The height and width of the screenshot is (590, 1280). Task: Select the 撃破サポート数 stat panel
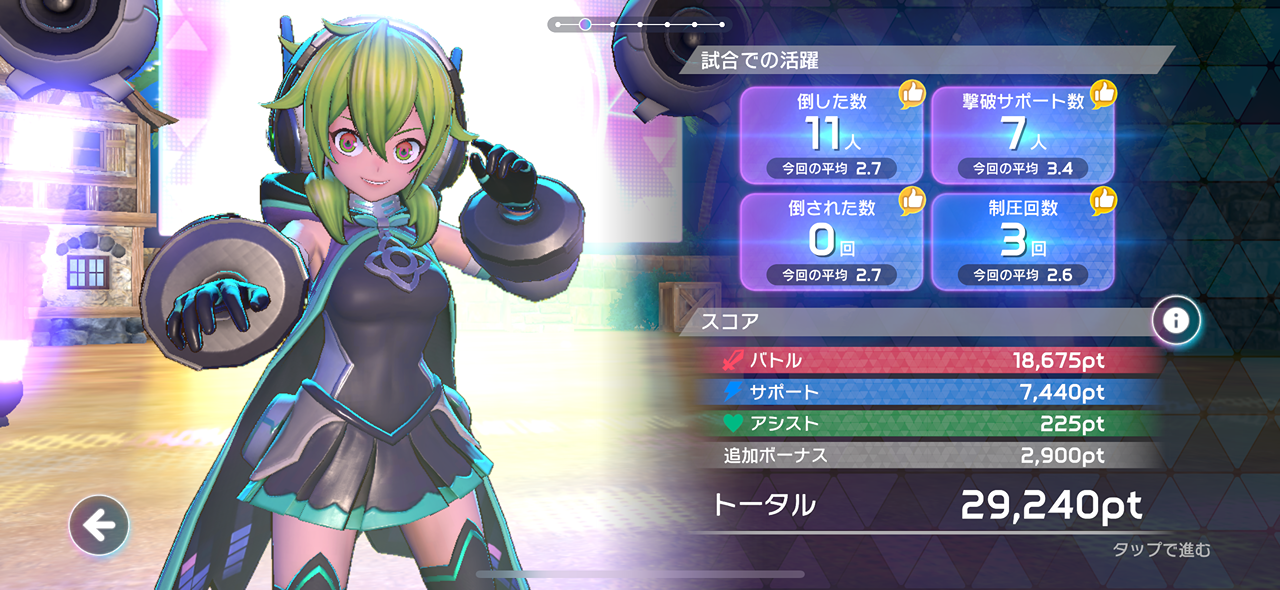point(1023,135)
